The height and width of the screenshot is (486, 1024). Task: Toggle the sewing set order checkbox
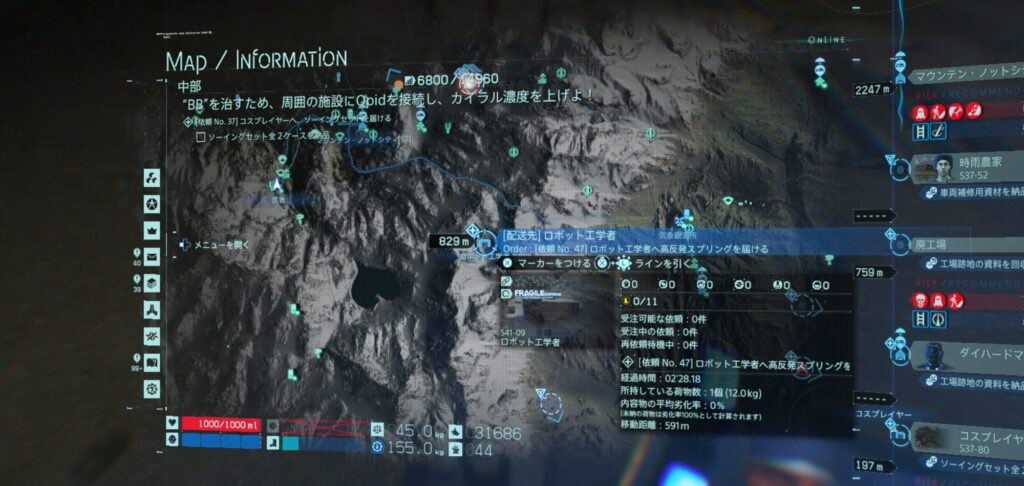200,137
